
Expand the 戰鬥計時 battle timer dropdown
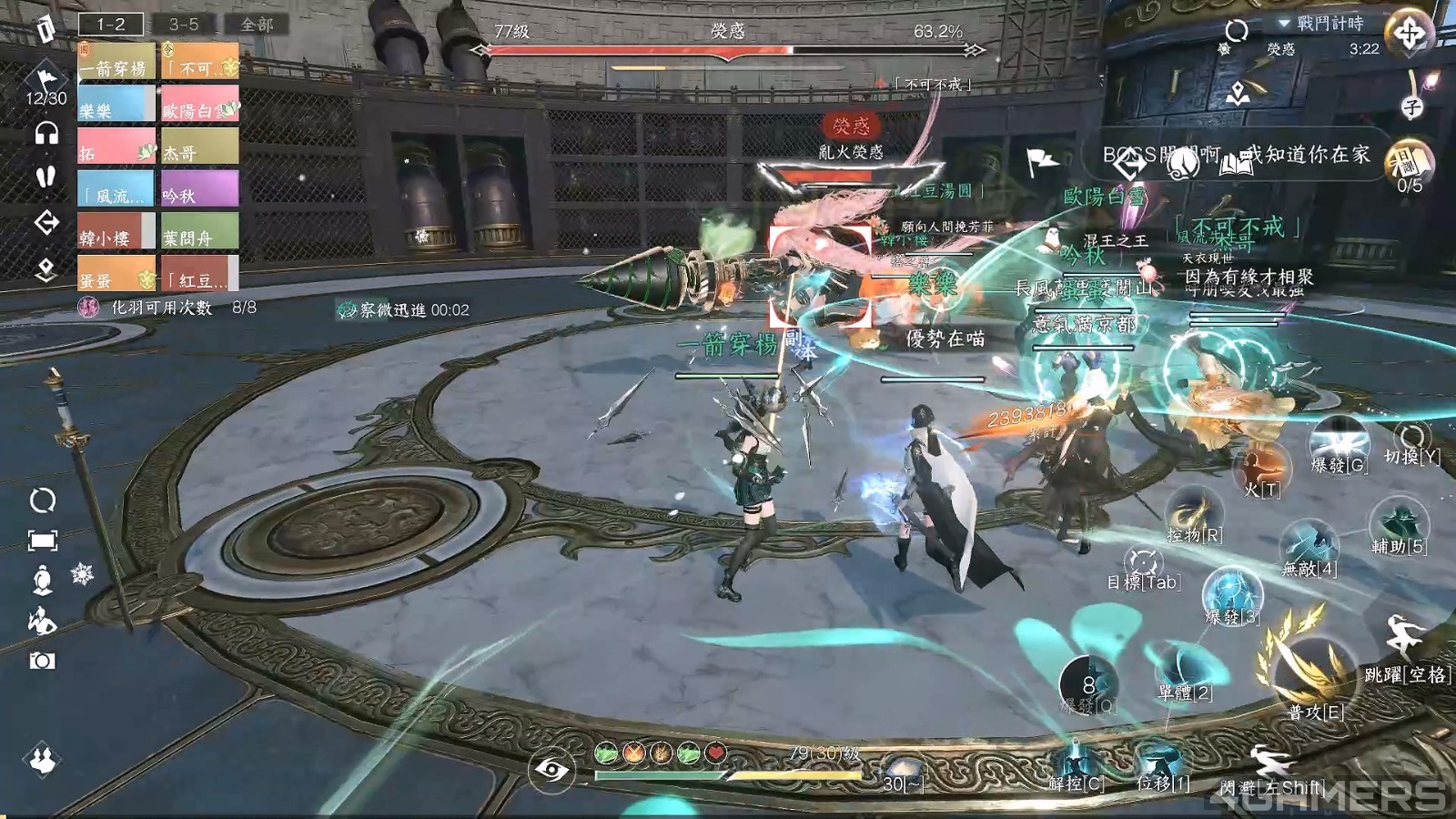[1284, 23]
